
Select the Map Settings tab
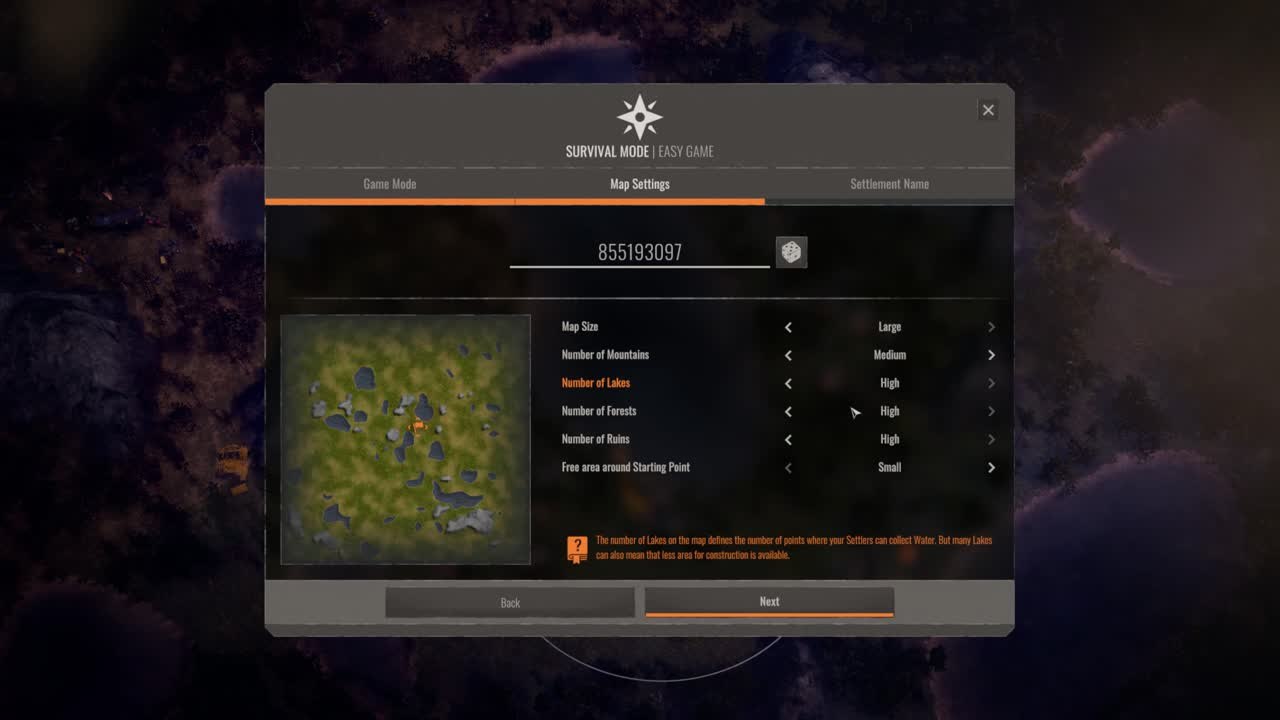[x=639, y=184]
